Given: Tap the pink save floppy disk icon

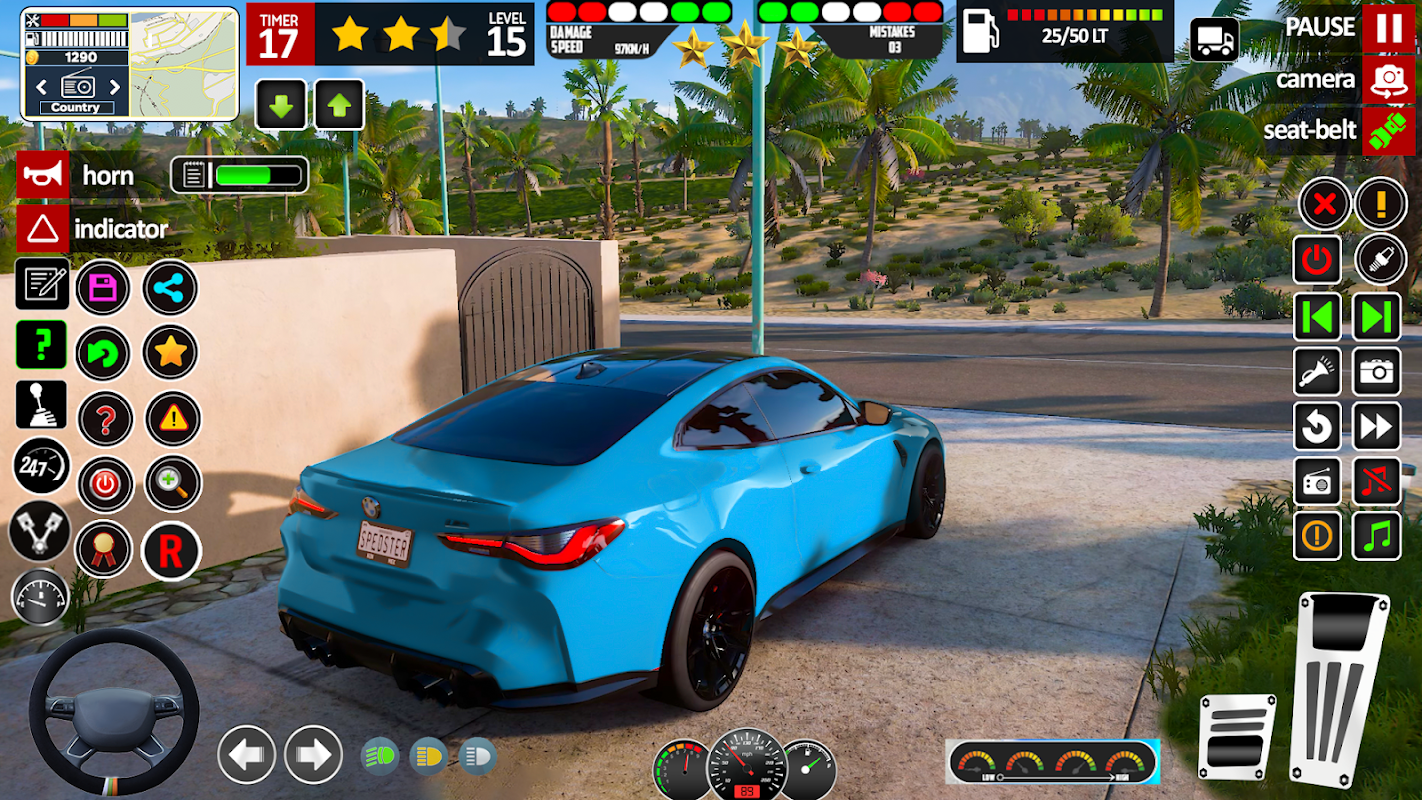Looking at the screenshot, I should click(103, 289).
